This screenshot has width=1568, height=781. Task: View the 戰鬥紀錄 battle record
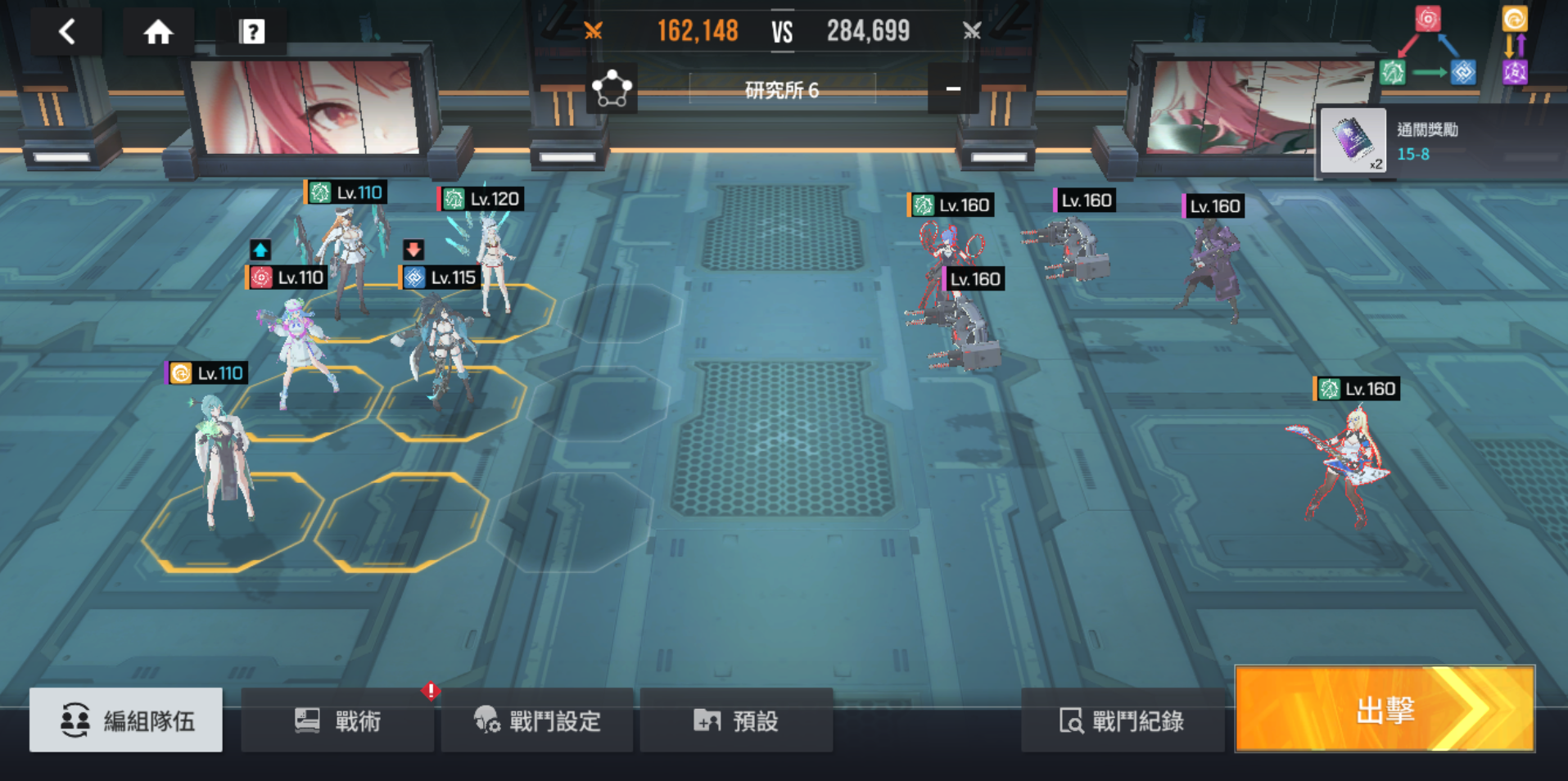pyautogui.click(x=1123, y=720)
